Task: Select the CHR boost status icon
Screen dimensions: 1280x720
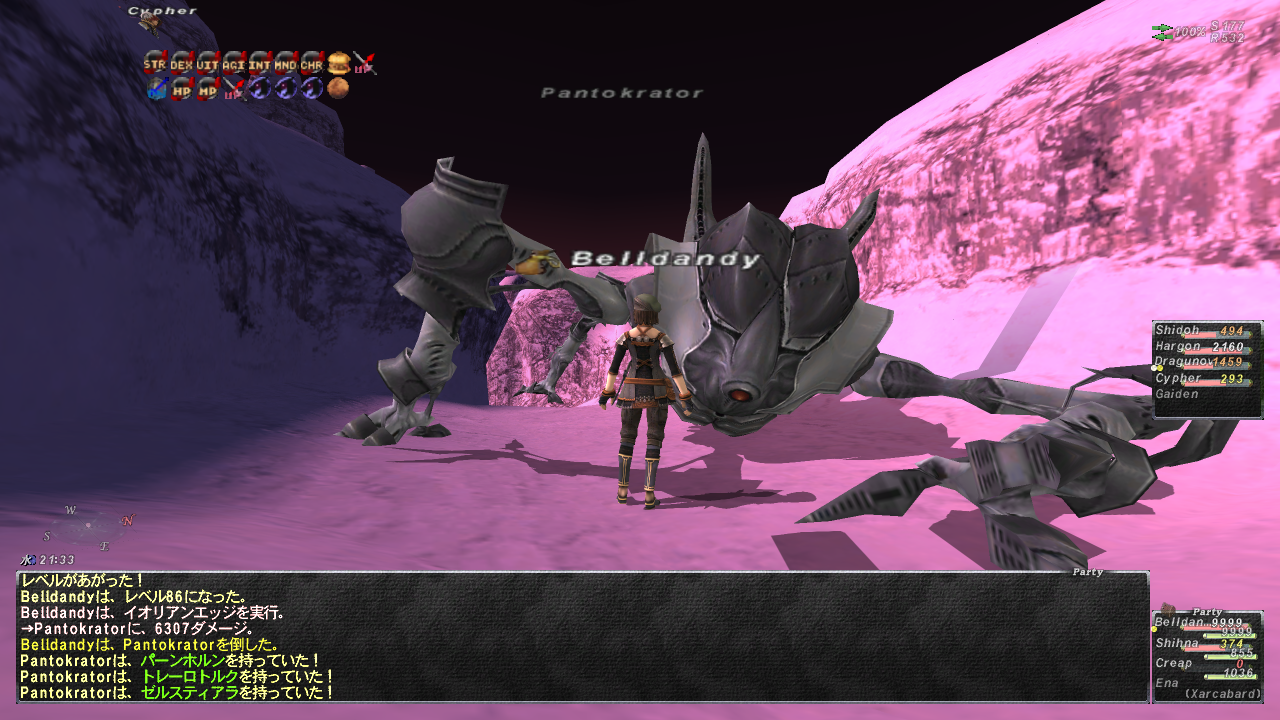Action: point(311,63)
